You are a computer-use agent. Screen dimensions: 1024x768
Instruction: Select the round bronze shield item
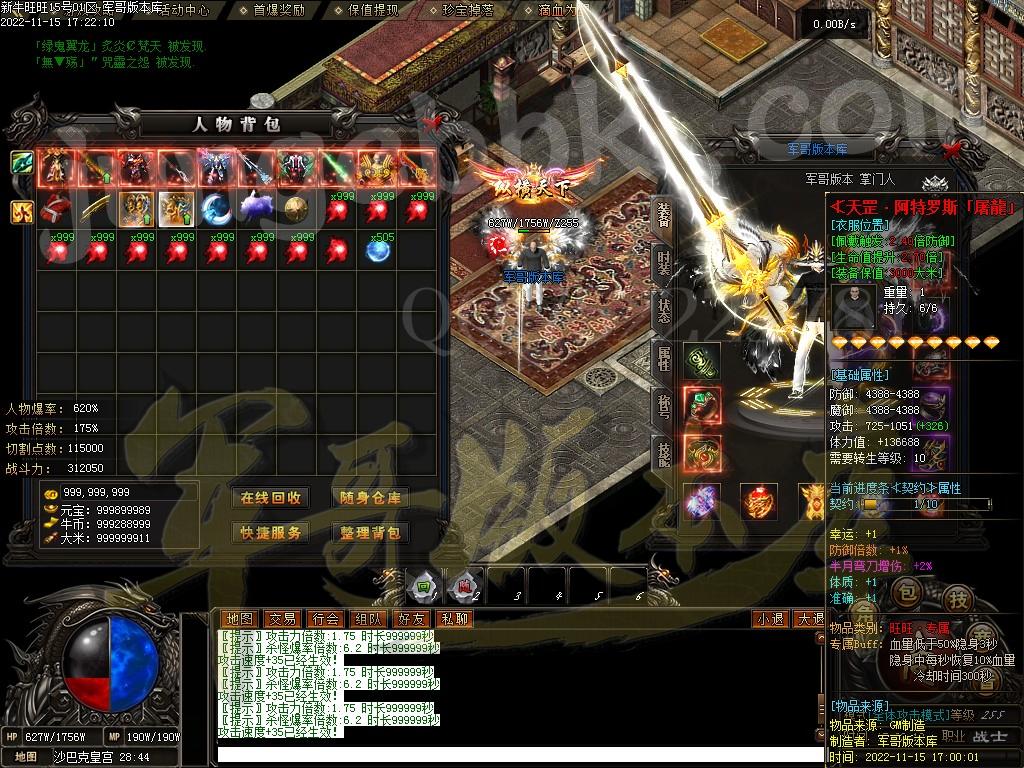(296, 208)
